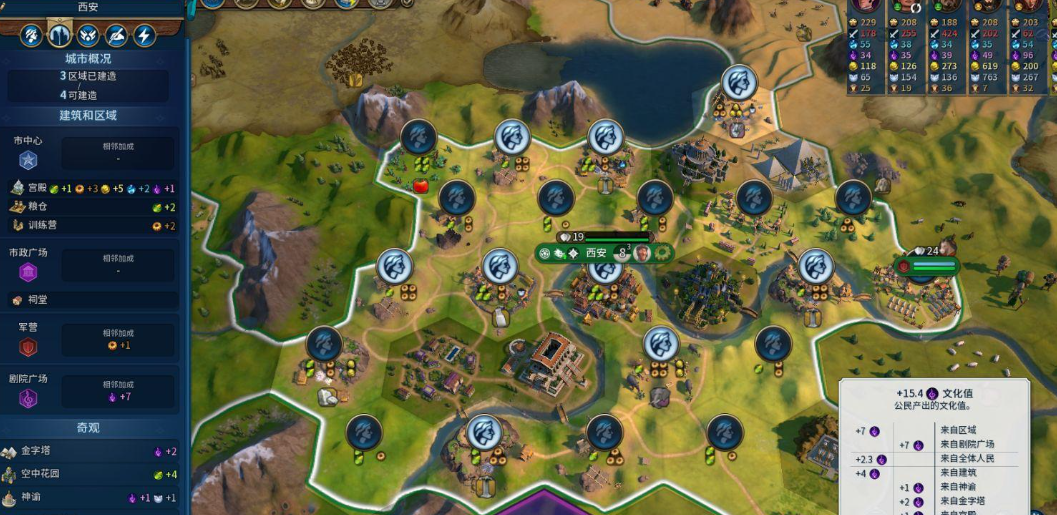Viewport: 1057px width, 515px height.
Task: Show the first city detail tab
Action: (32, 37)
